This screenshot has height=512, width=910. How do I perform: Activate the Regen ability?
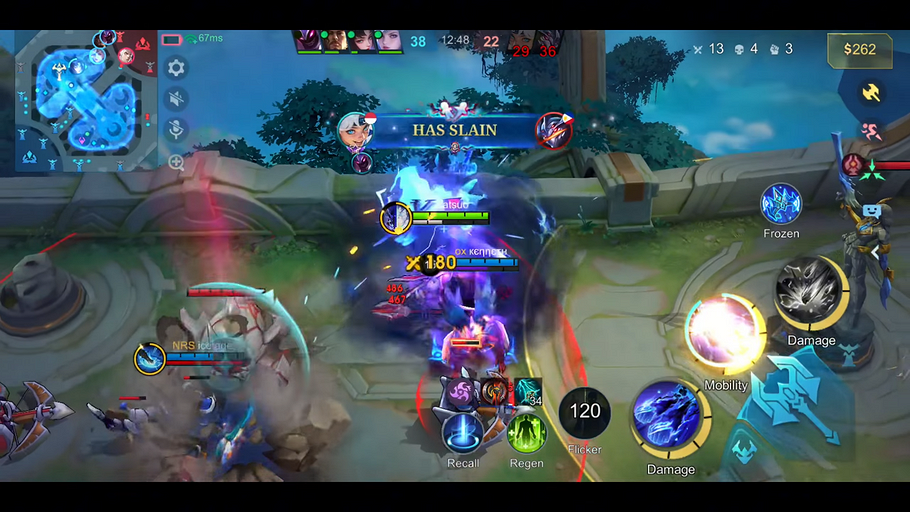(526, 433)
